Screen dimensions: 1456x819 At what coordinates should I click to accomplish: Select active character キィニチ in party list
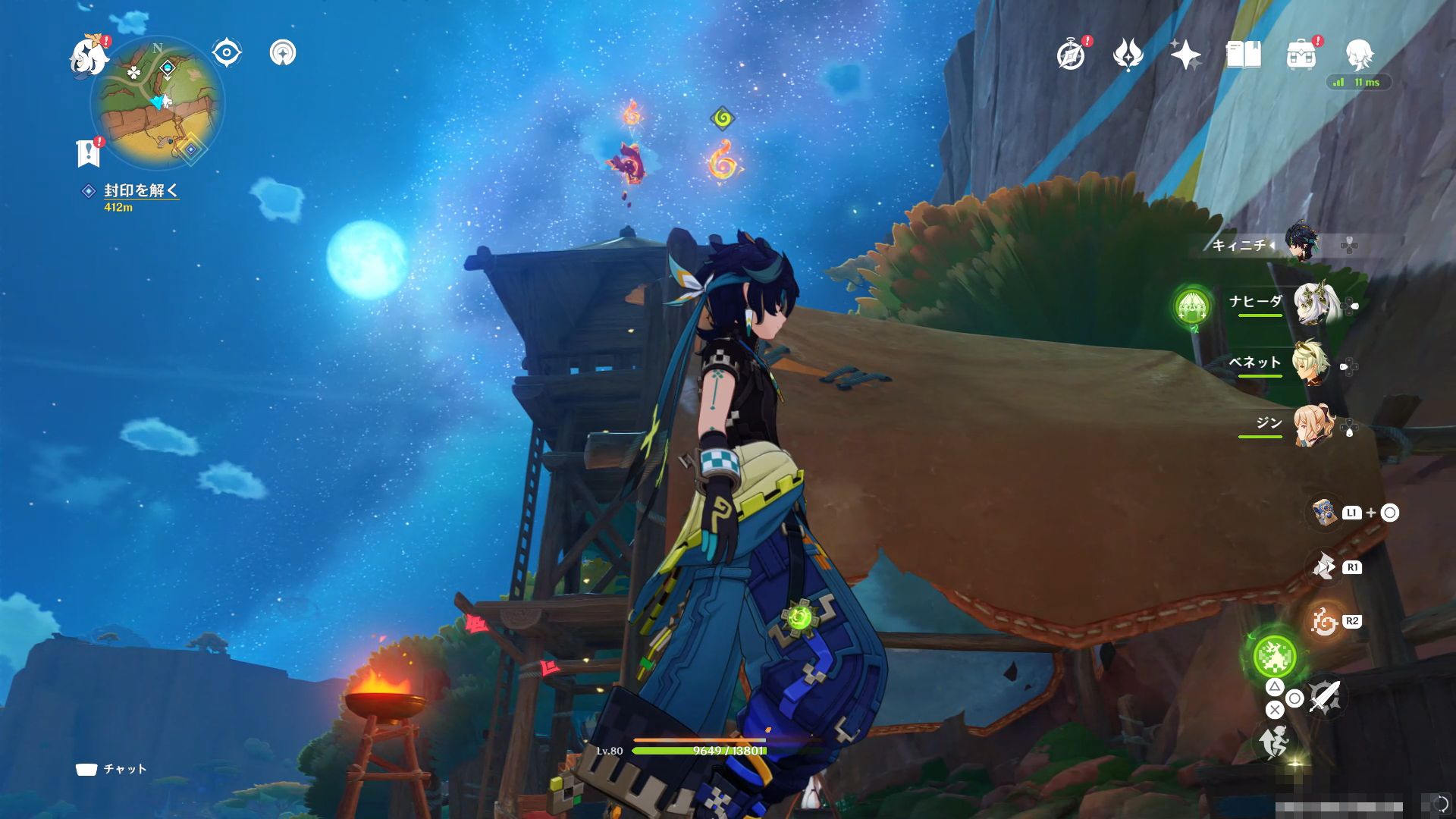(x=1301, y=244)
